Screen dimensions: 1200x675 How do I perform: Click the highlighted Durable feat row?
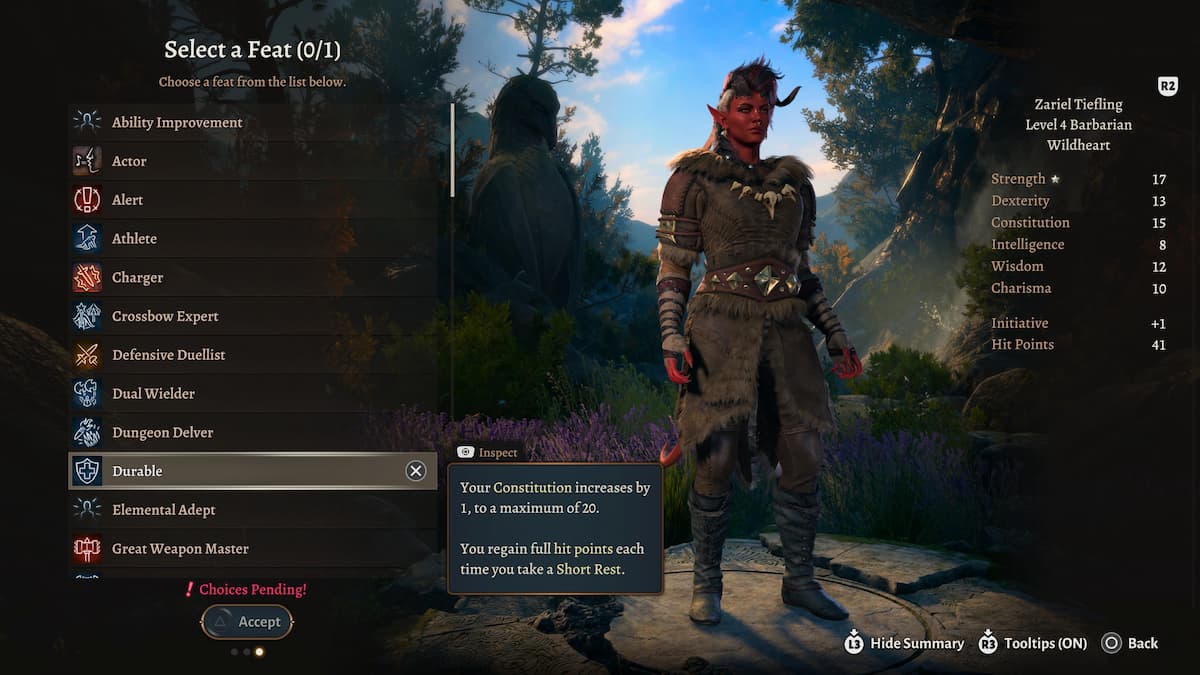(x=230, y=471)
